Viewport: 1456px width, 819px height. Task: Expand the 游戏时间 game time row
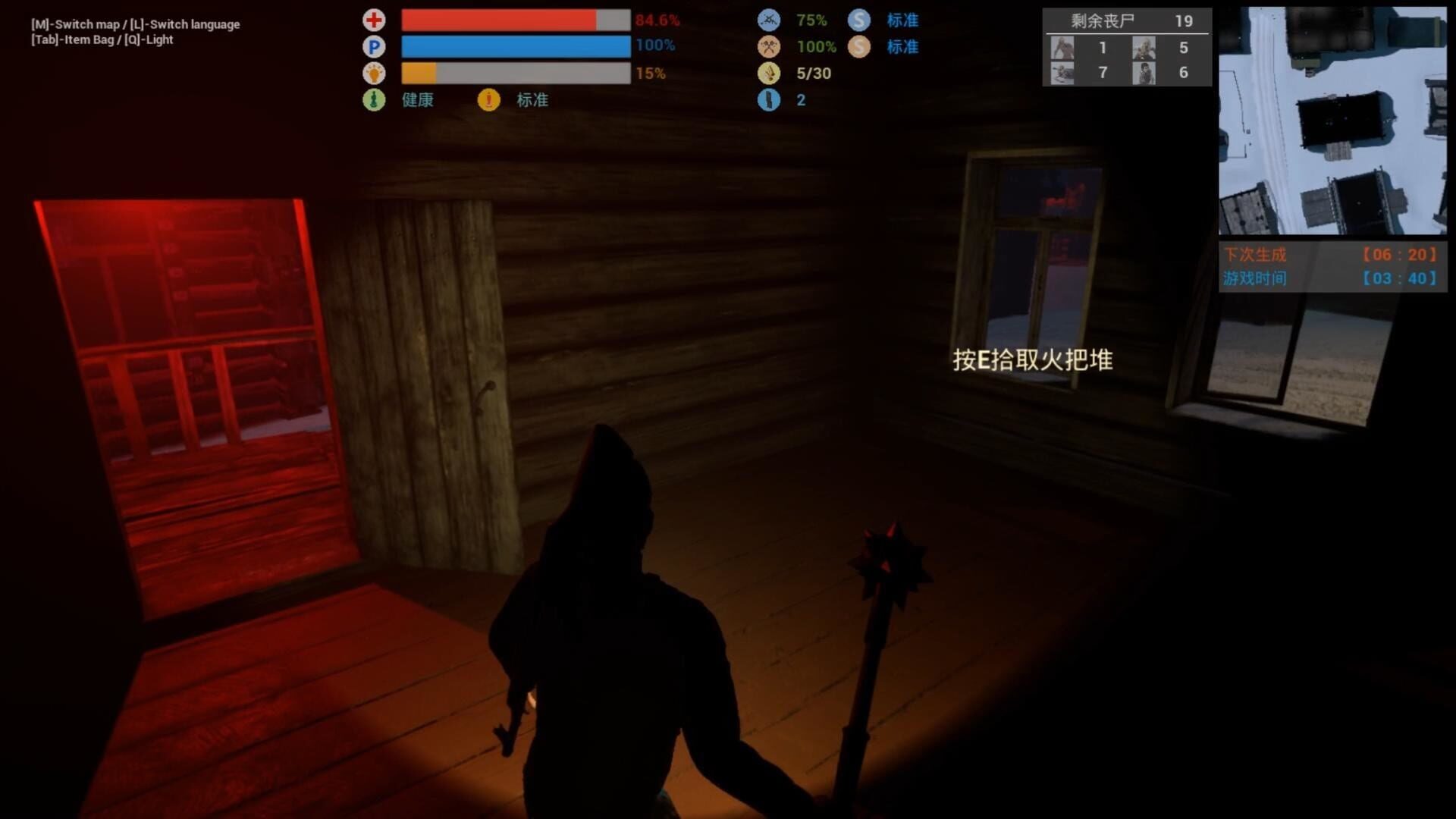(1254, 278)
